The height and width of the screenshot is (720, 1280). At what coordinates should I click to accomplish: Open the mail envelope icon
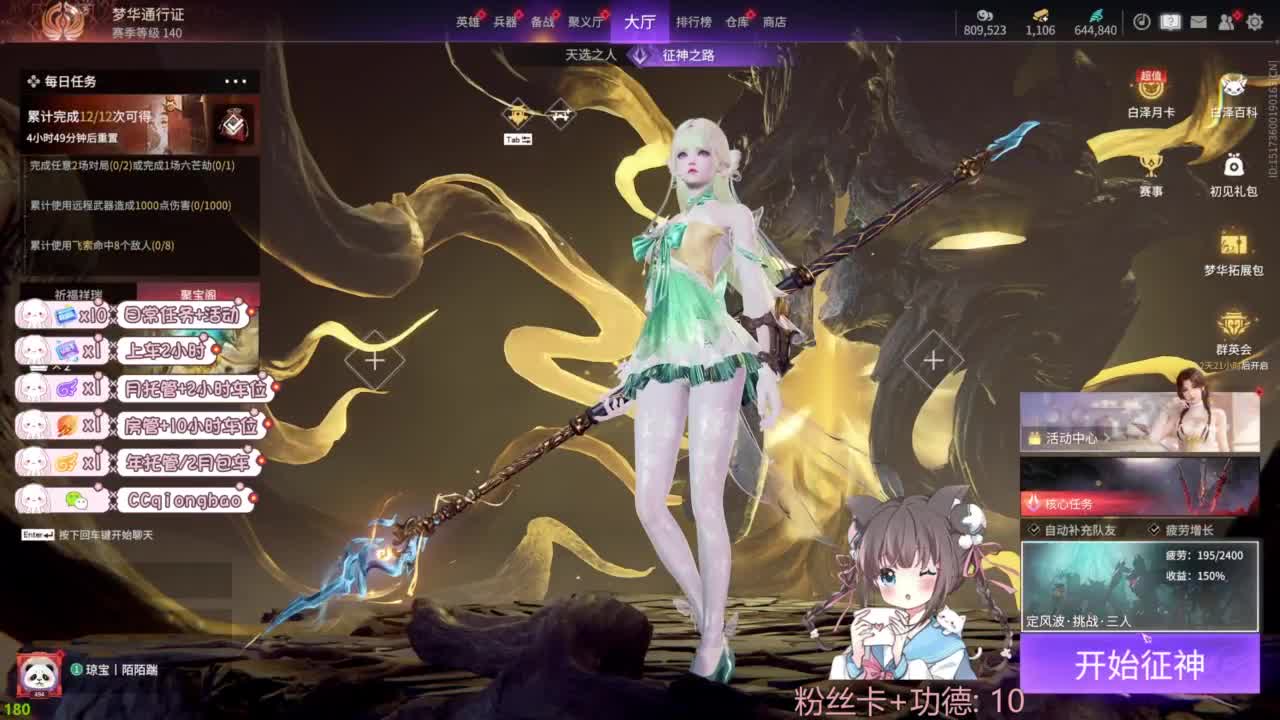[x=1198, y=21]
